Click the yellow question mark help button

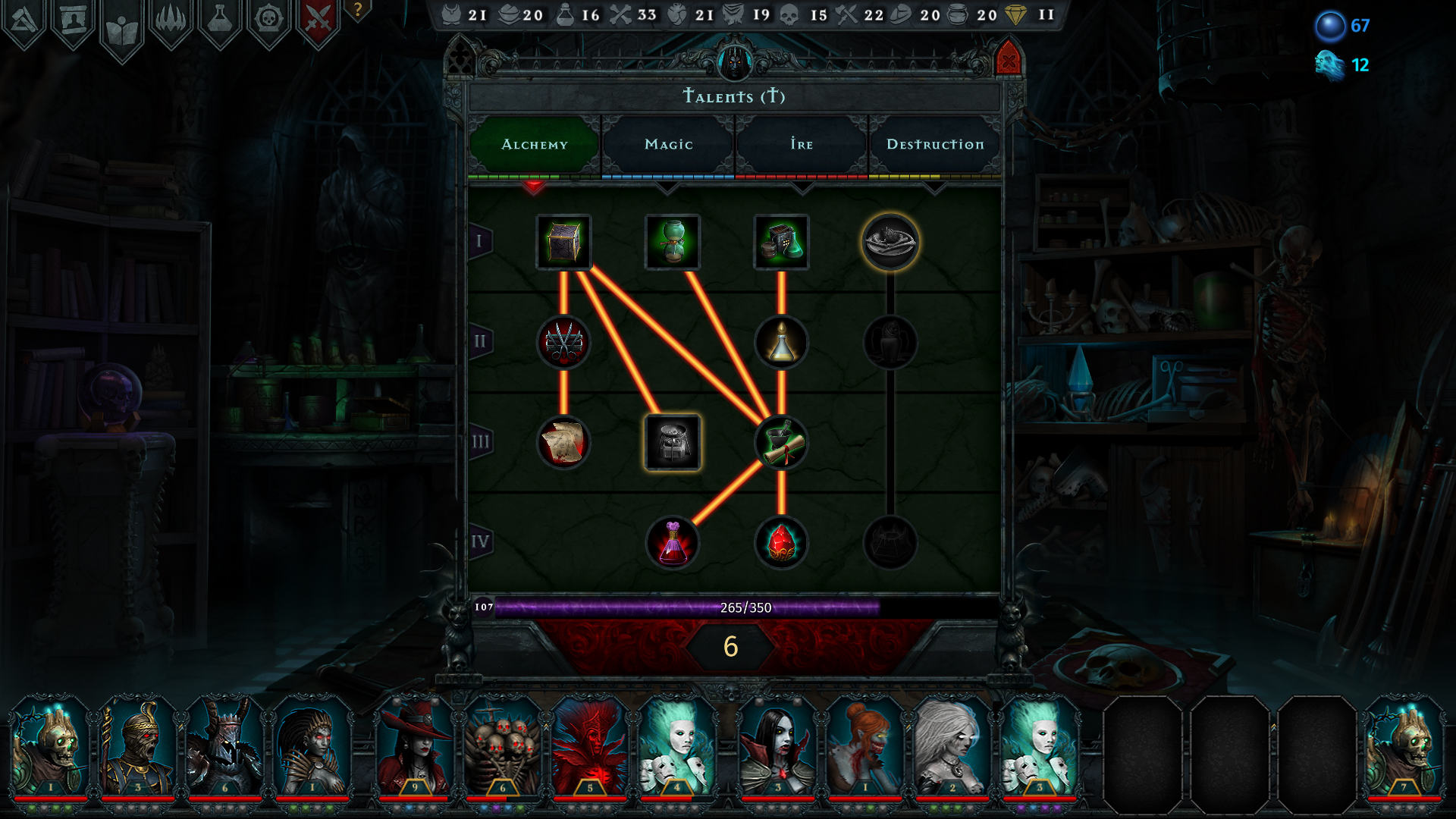(356, 11)
